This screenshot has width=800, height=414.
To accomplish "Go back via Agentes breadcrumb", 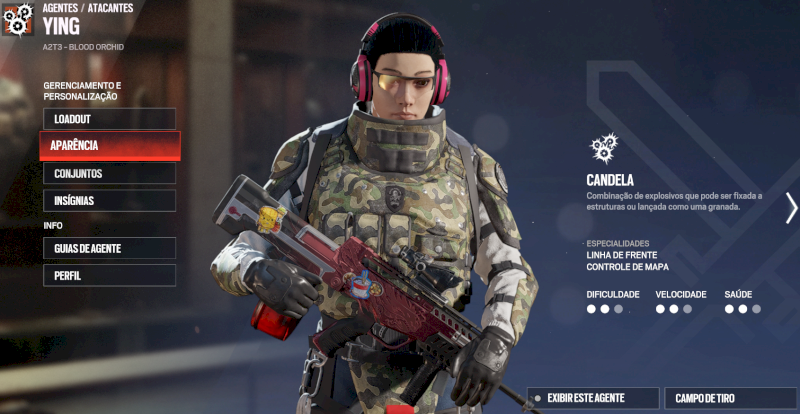I will tap(62, 8).
